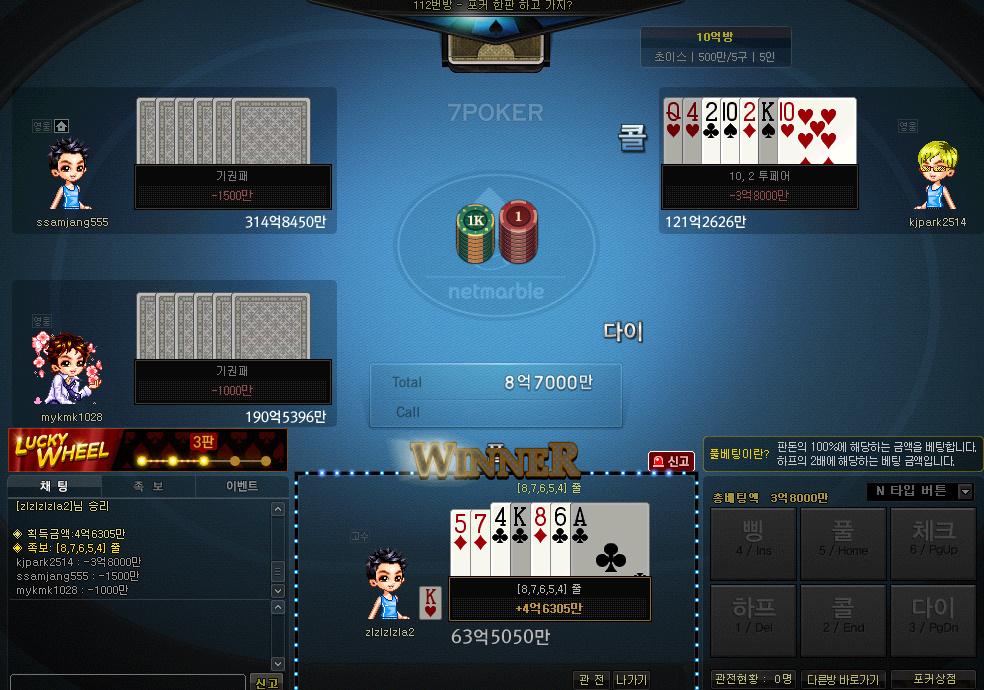Leave the table with 나가기 button
The image size is (984, 690).
(x=631, y=680)
